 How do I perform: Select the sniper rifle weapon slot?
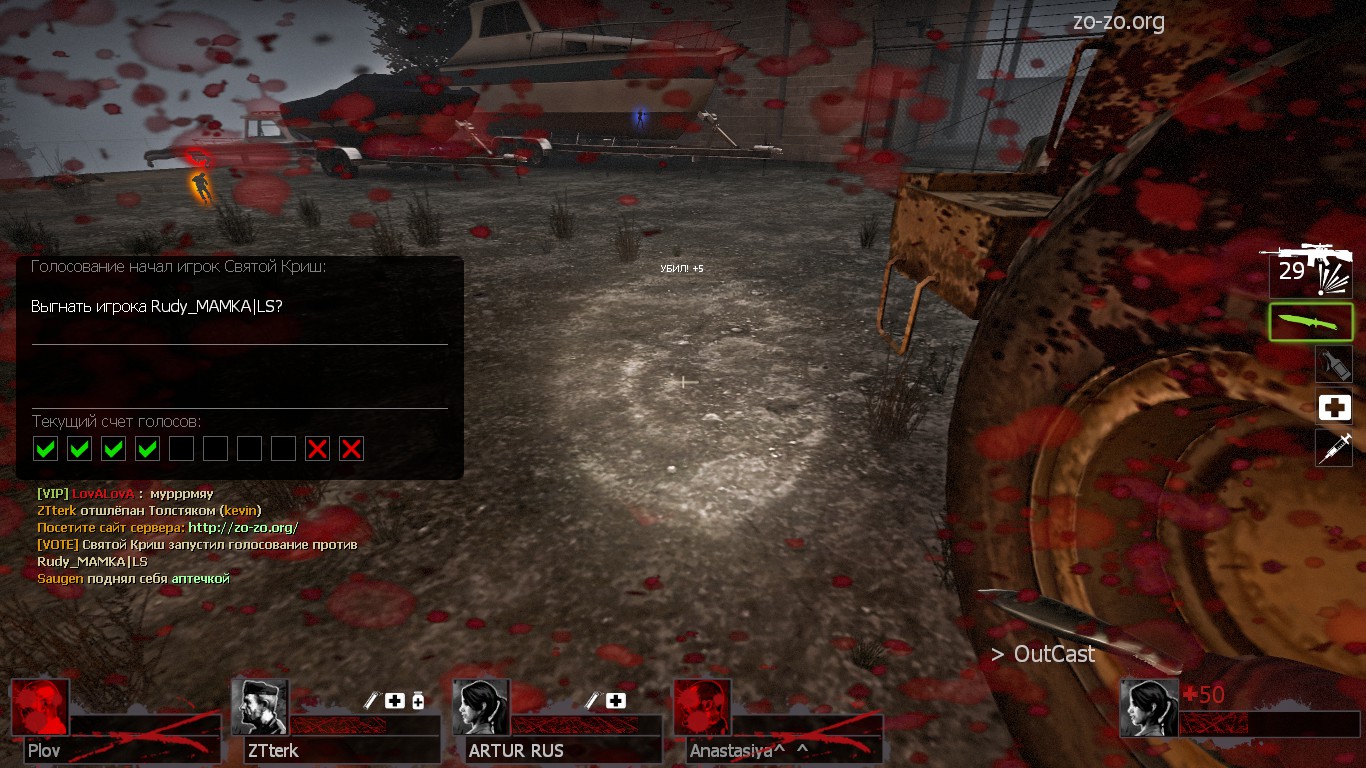pos(1310,270)
